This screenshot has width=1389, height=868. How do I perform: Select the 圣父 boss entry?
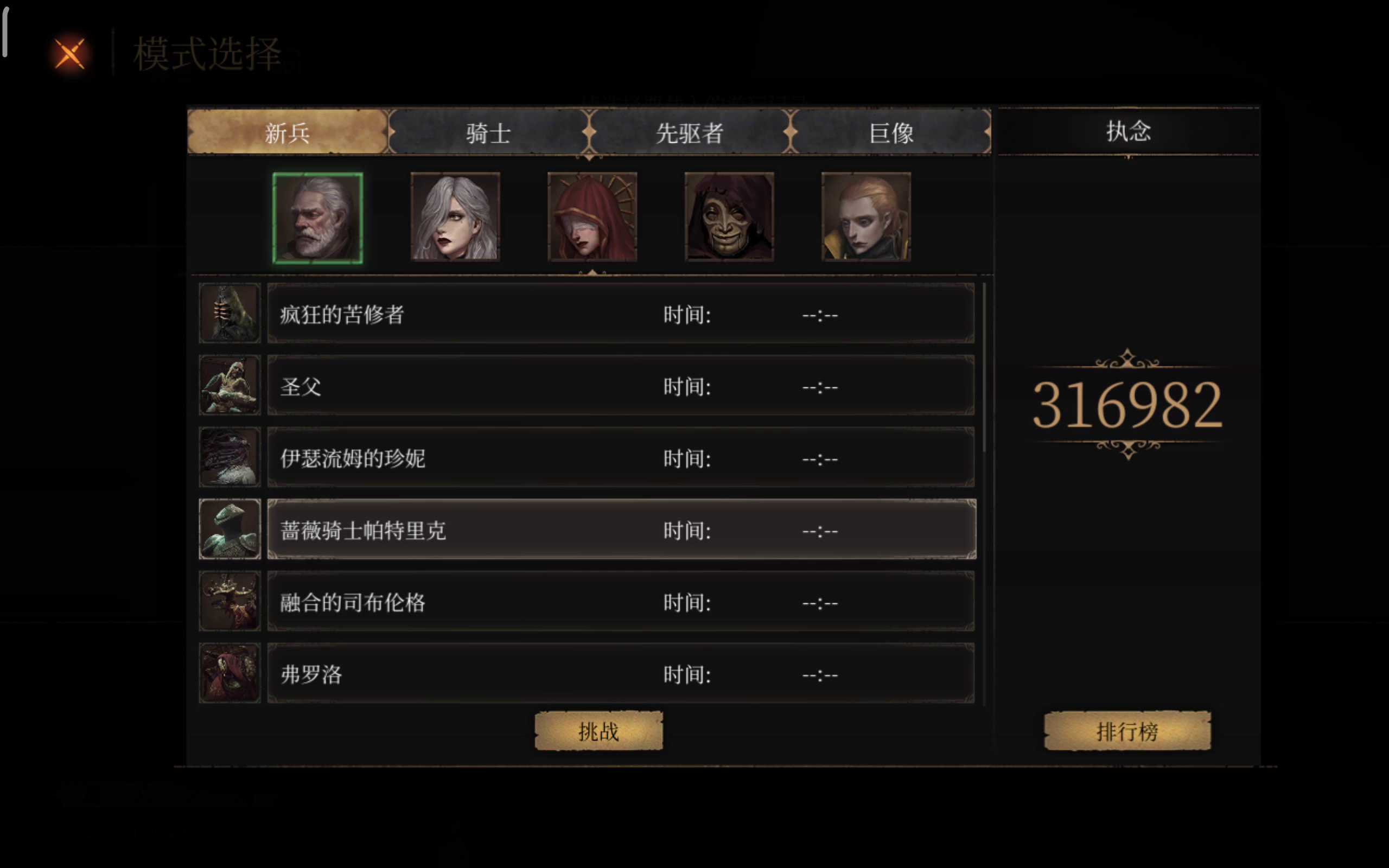pyautogui.click(x=620, y=386)
